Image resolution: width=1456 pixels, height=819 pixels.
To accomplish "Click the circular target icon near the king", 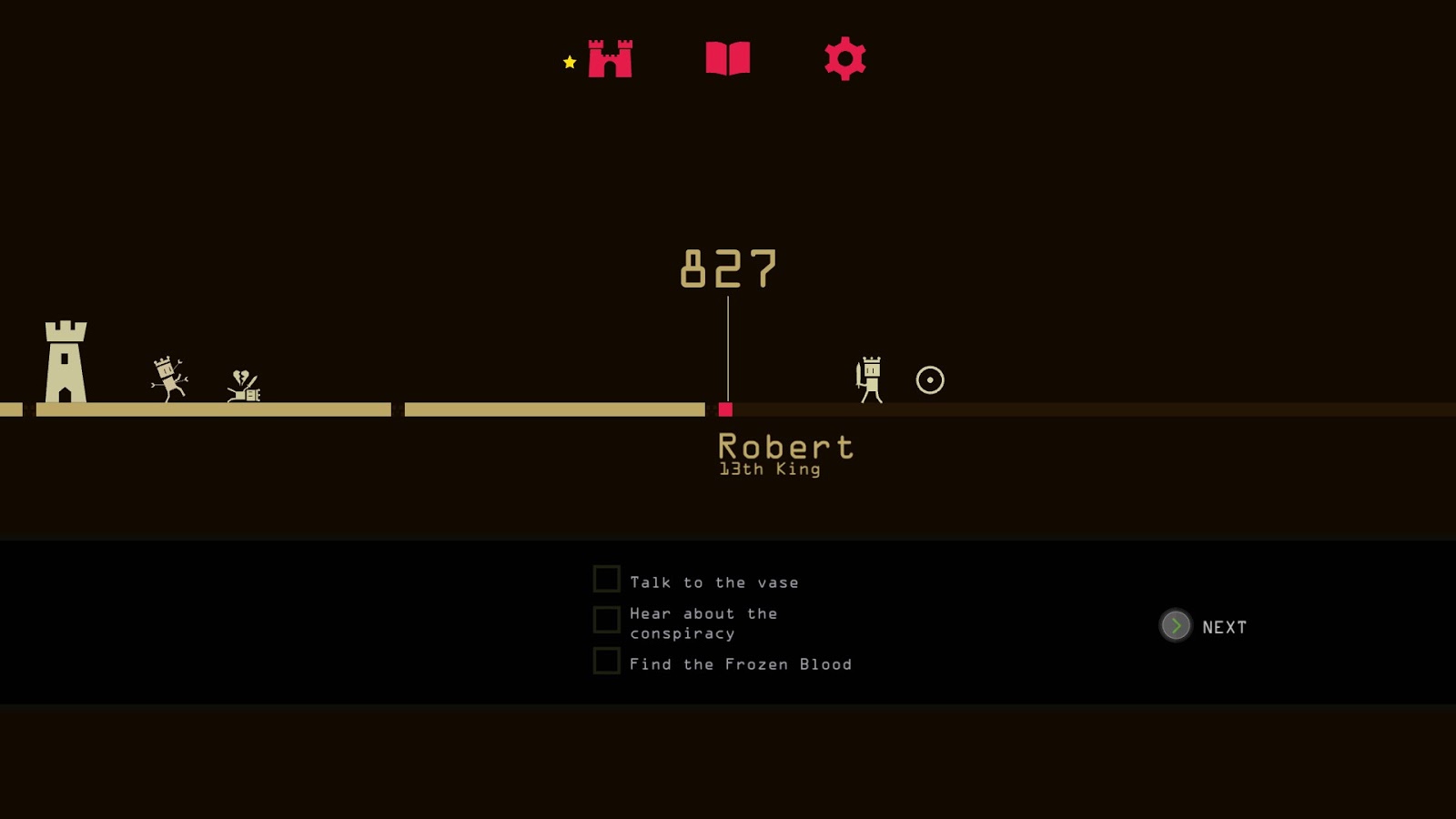I will pos(927,380).
